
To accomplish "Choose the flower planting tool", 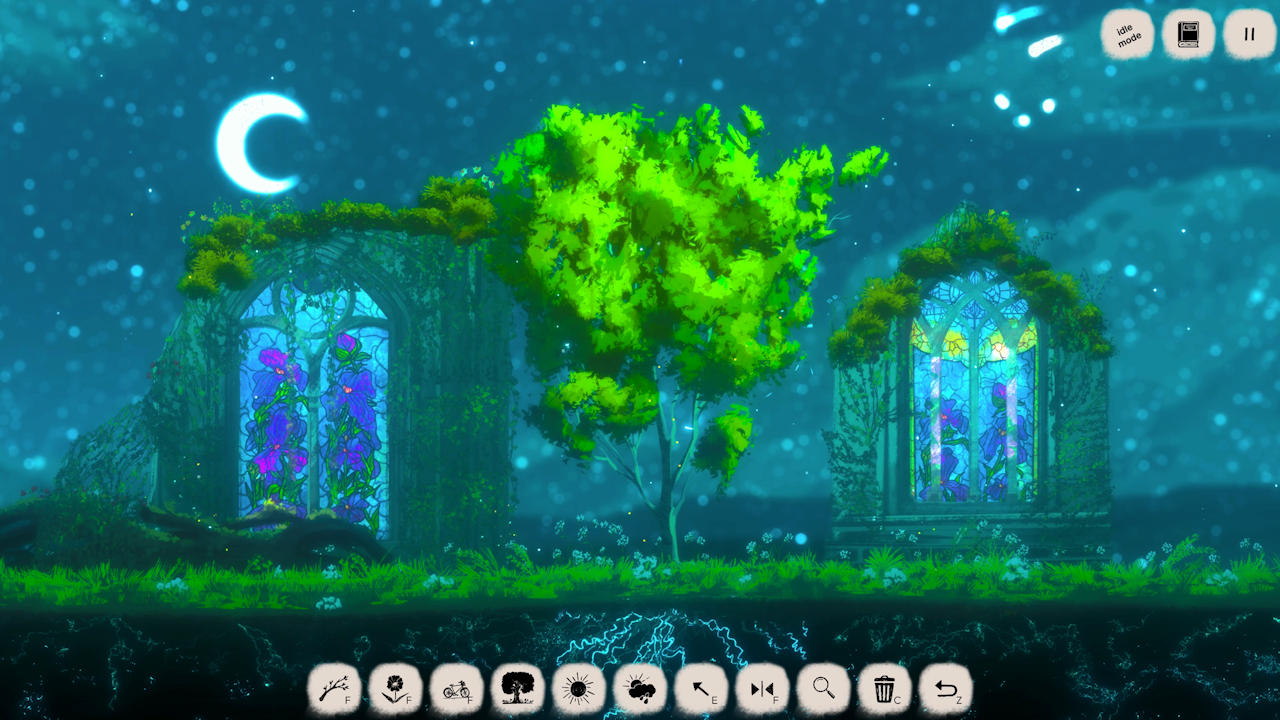I will click(x=395, y=689).
